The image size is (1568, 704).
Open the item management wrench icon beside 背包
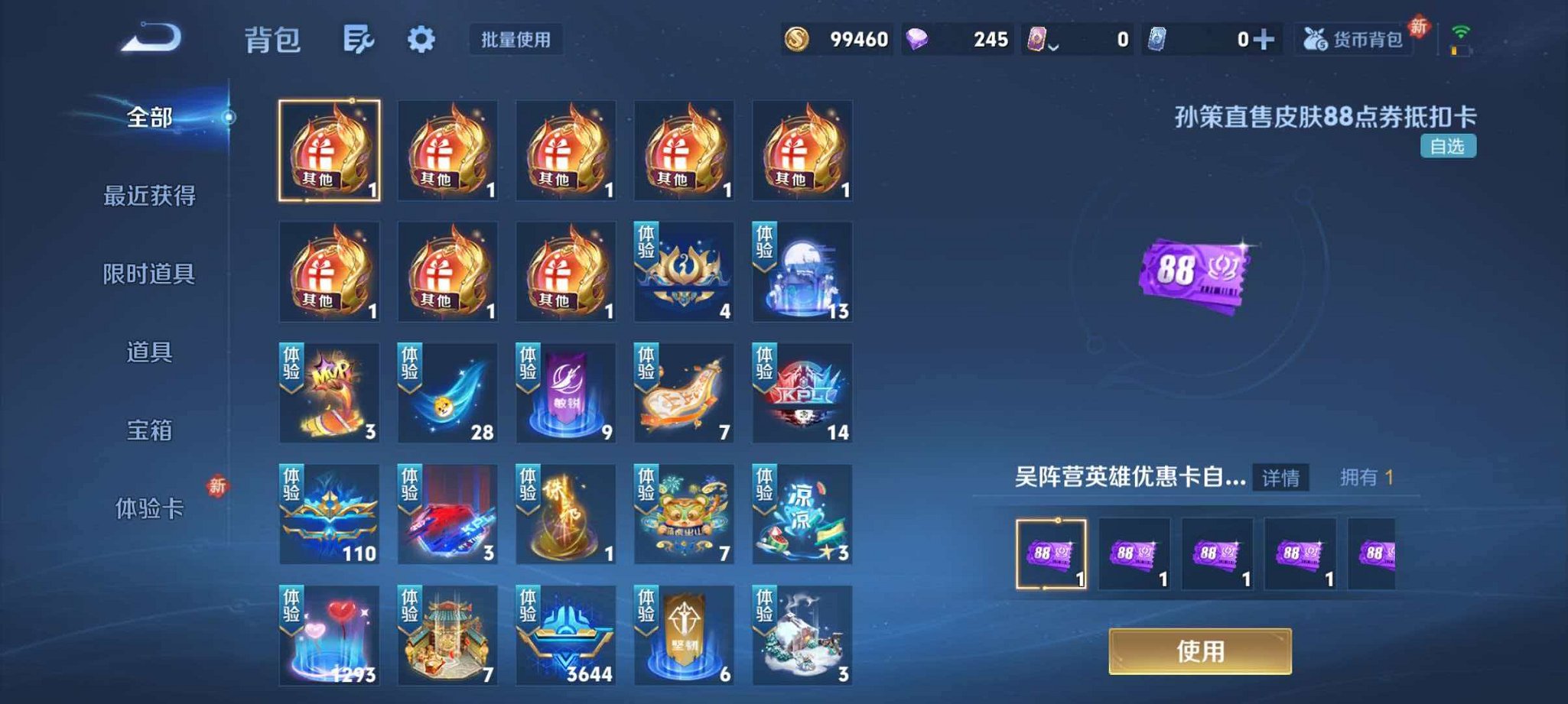pos(360,40)
